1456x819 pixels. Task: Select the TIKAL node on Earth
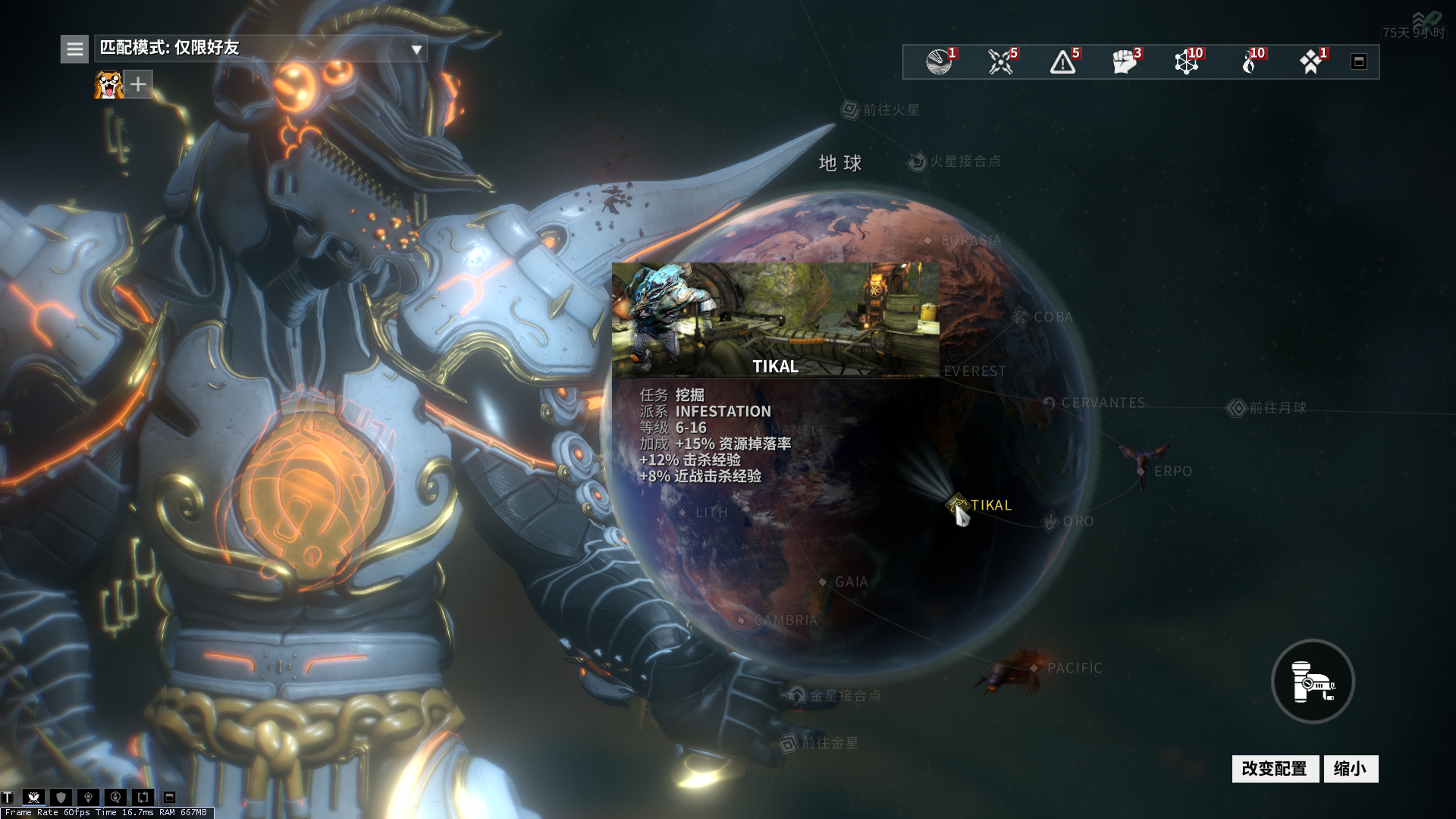[956, 503]
